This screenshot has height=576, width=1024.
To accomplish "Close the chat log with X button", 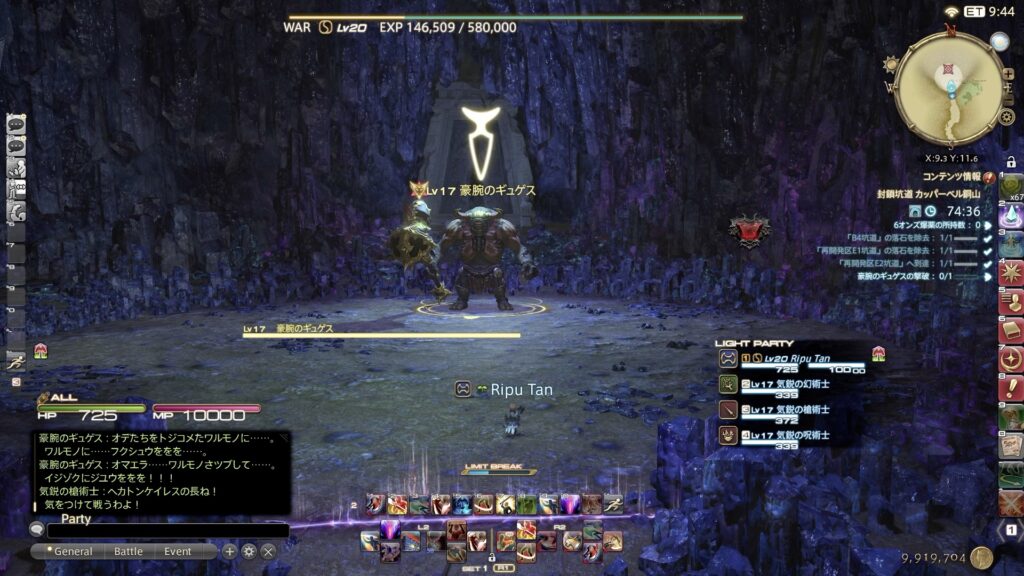I will tap(268, 551).
